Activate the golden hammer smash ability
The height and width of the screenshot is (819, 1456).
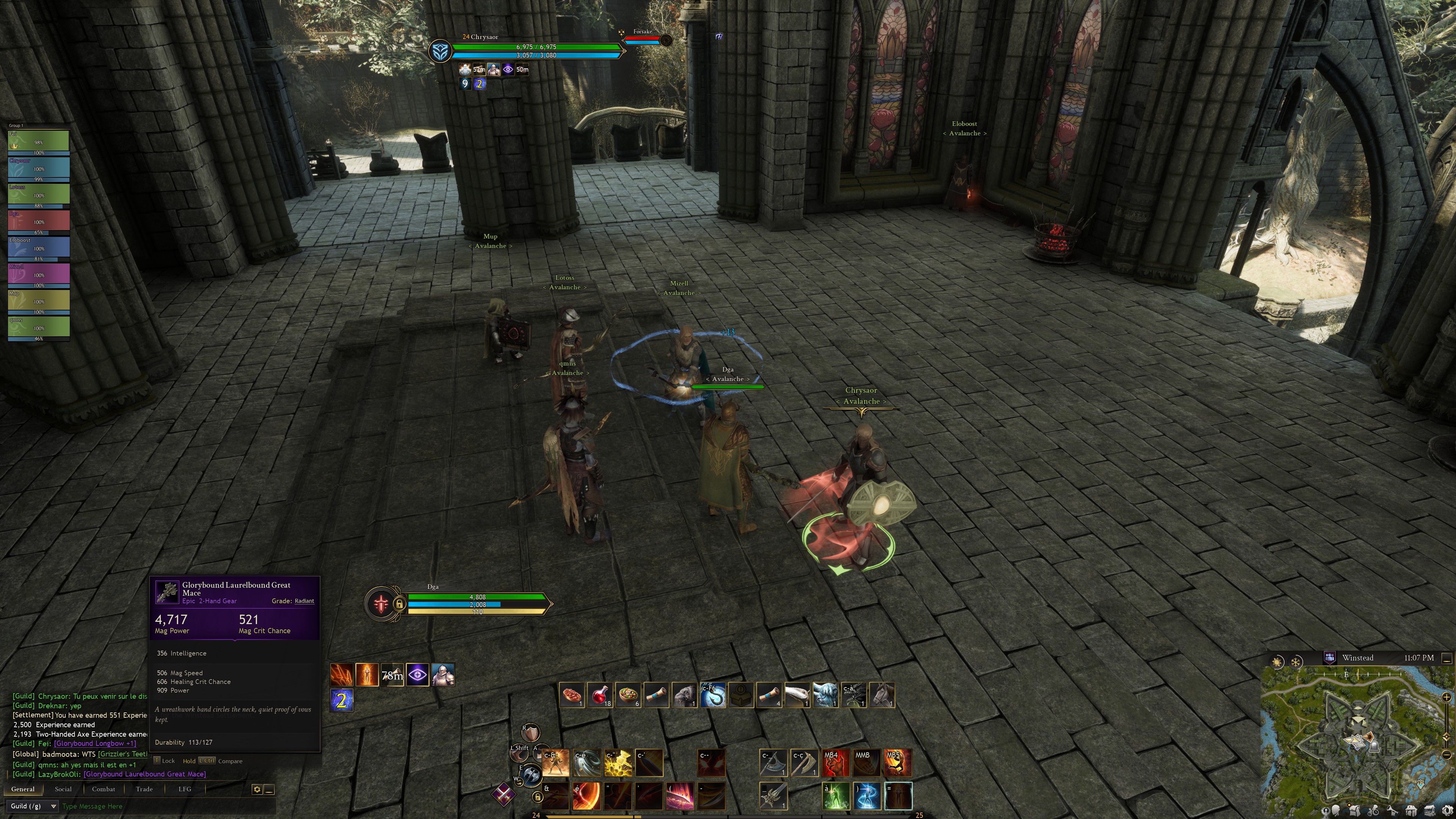click(618, 763)
